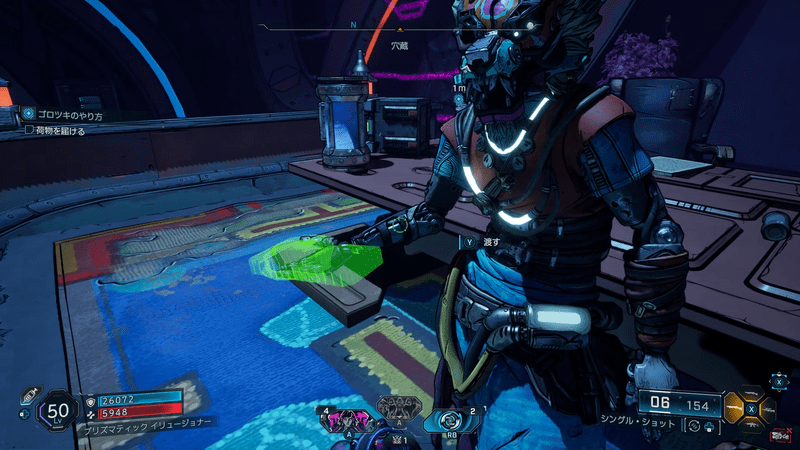Tick the 荷物を届ける objective checkbox
The image size is (800, 450).
coord(29,131)
